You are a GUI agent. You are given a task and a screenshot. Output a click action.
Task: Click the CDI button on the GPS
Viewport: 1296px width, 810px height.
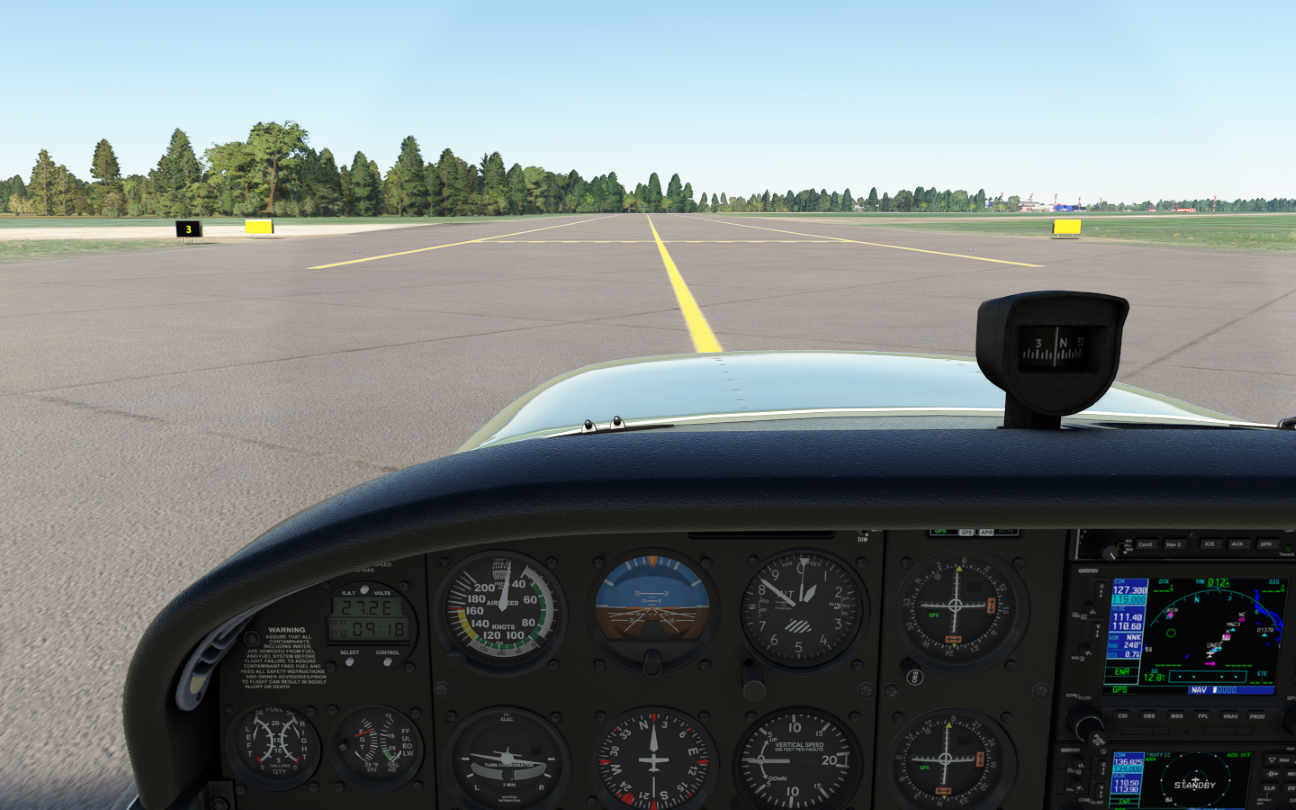[x=1122, y=715]
